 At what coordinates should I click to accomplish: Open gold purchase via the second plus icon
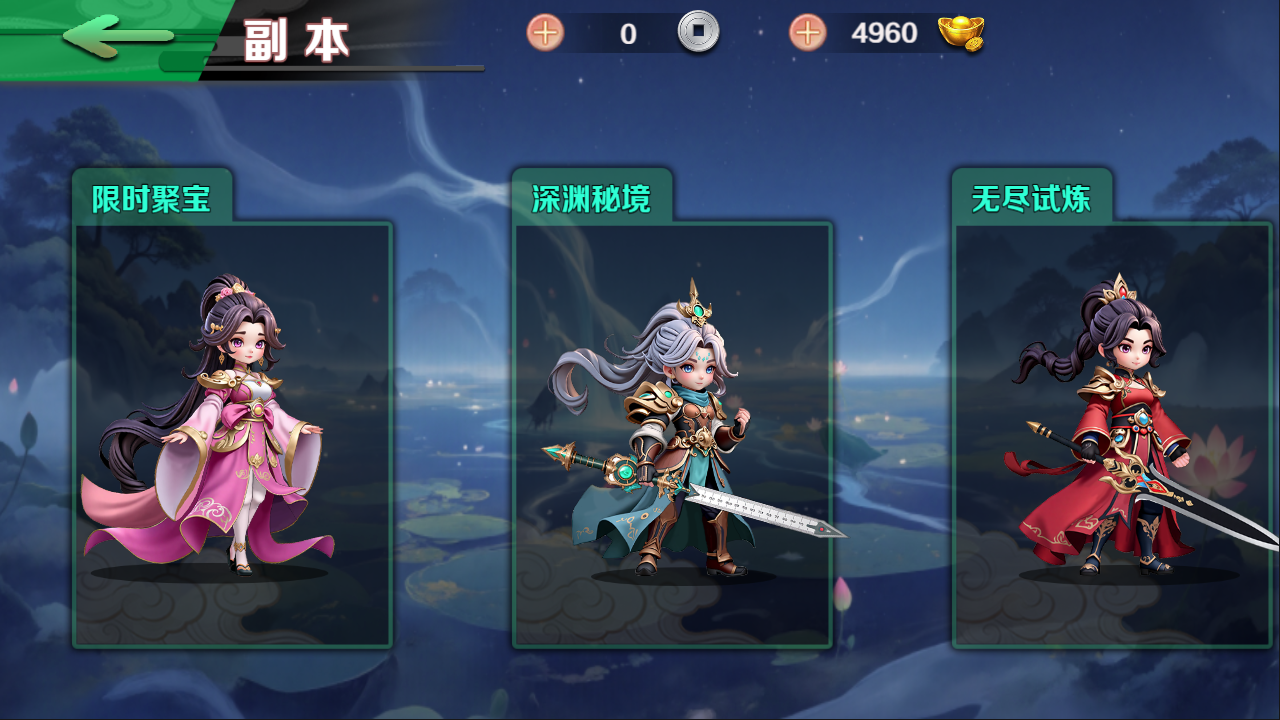pos(810,32)
